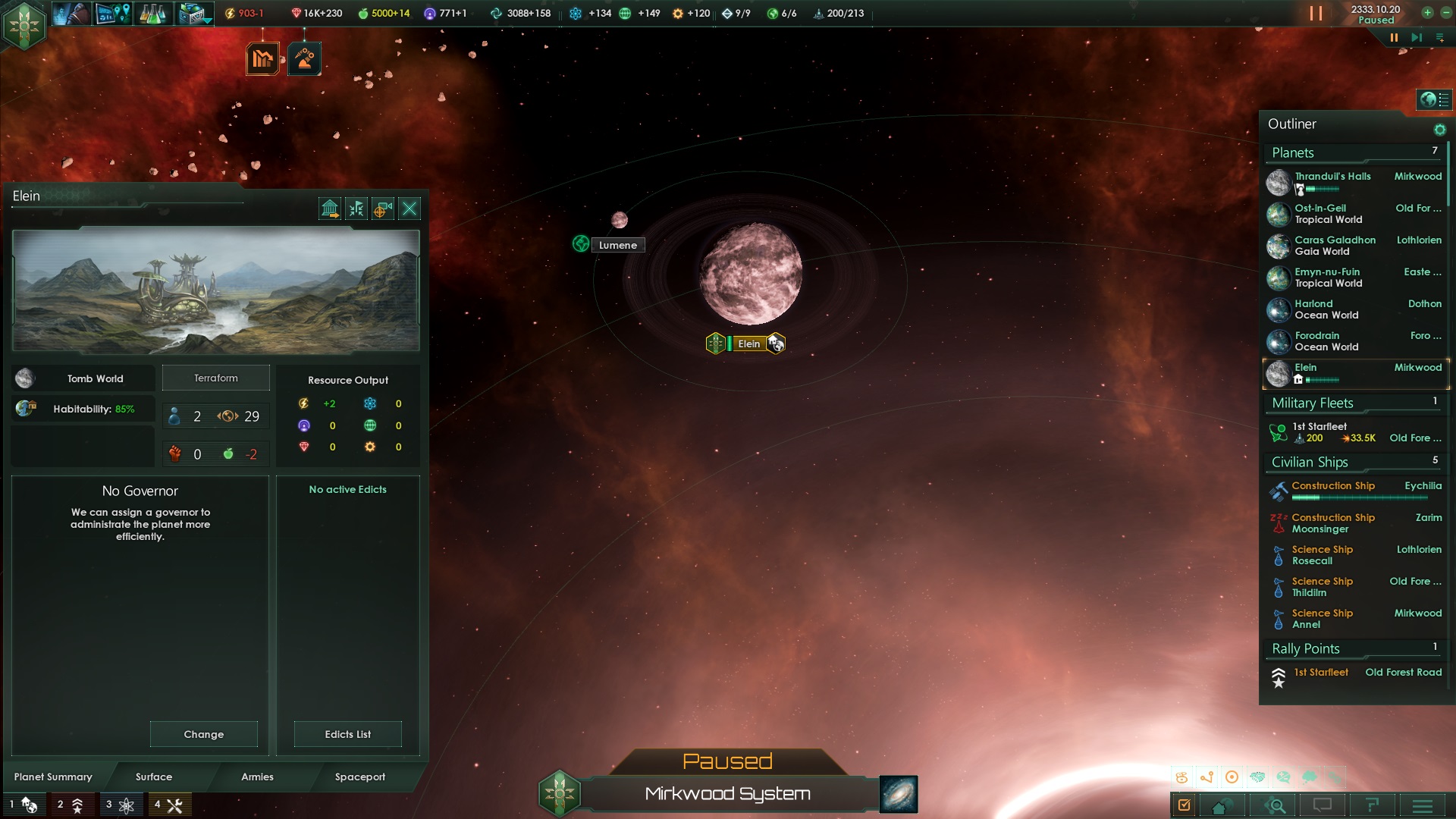
Task: Toggle the diplomacy handshake map mode
Action: click(x=1258, y=777)
